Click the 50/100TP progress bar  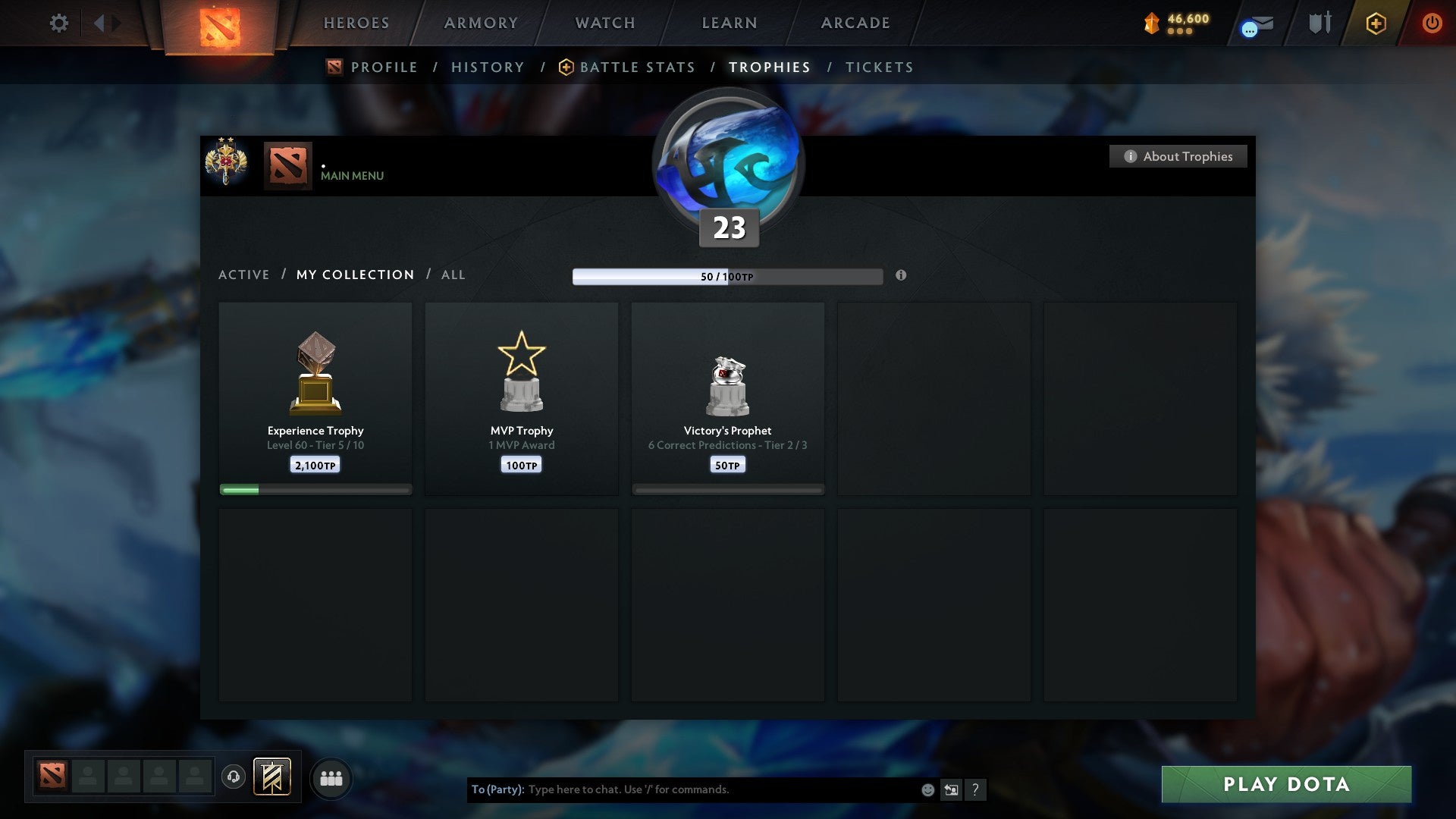727,277
